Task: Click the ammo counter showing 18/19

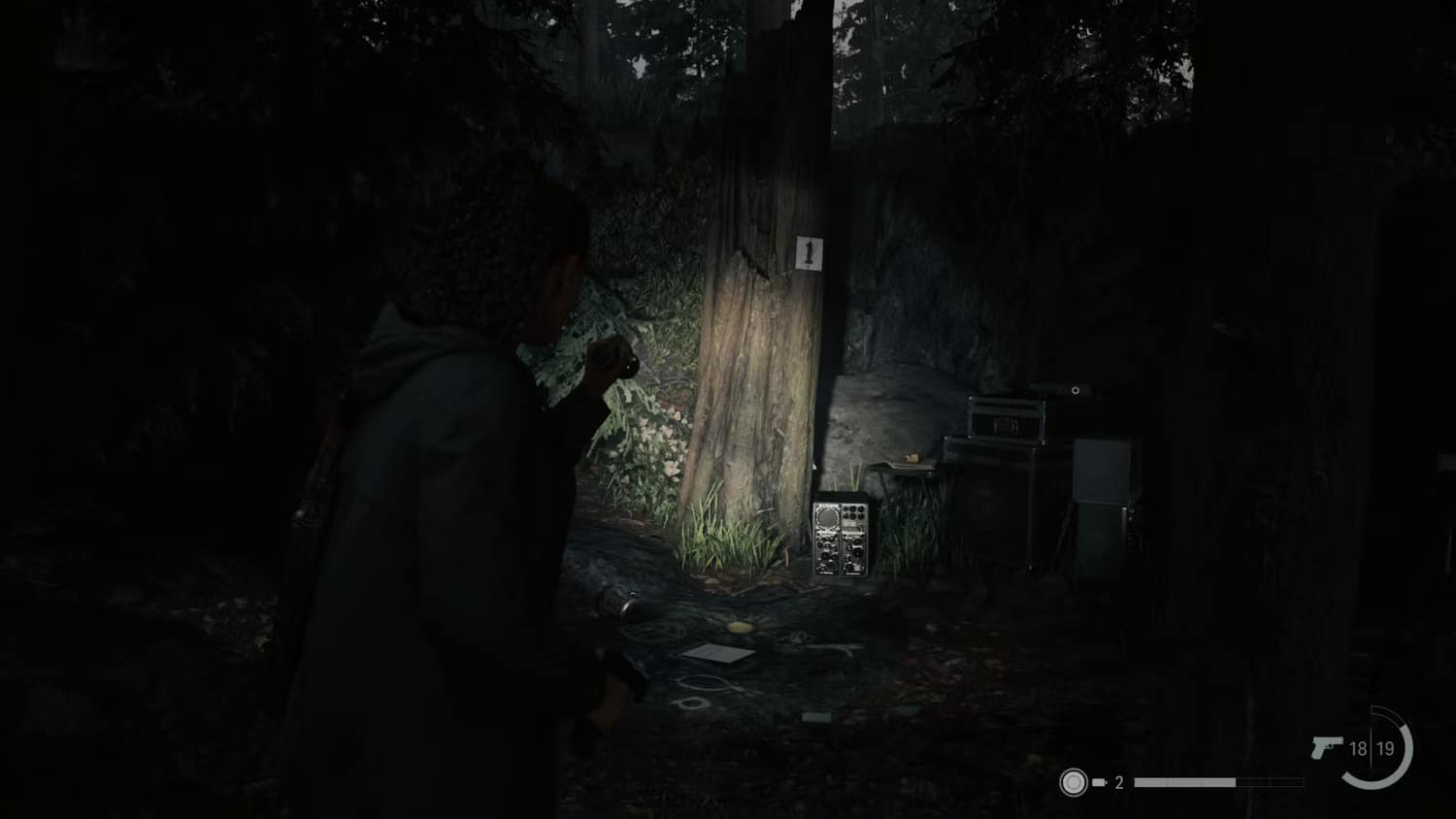Action: click(x=1372, y=748)
